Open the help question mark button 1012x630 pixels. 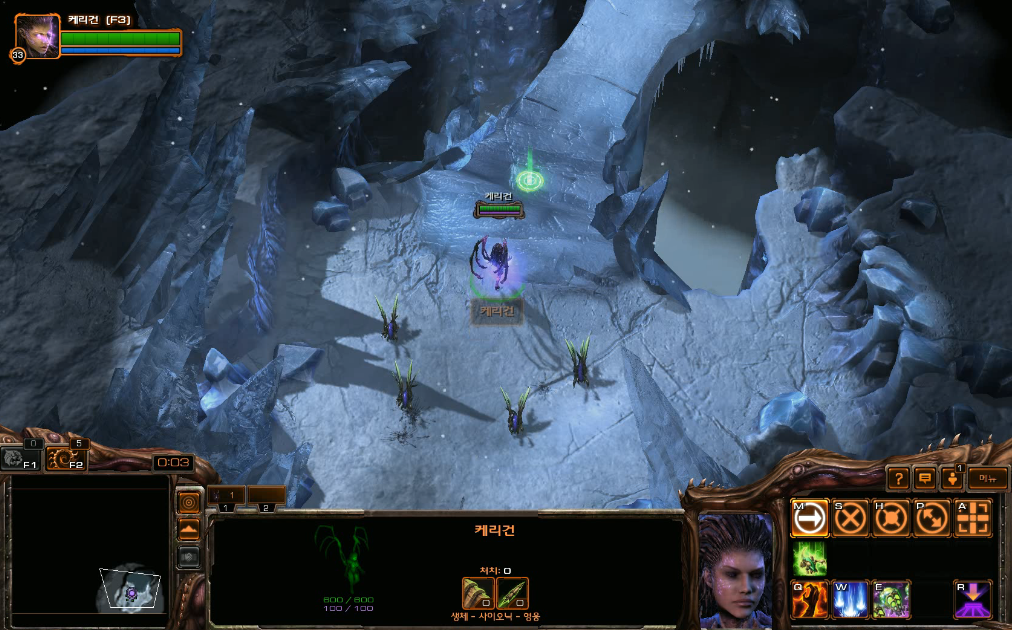(x=898, y=479)
